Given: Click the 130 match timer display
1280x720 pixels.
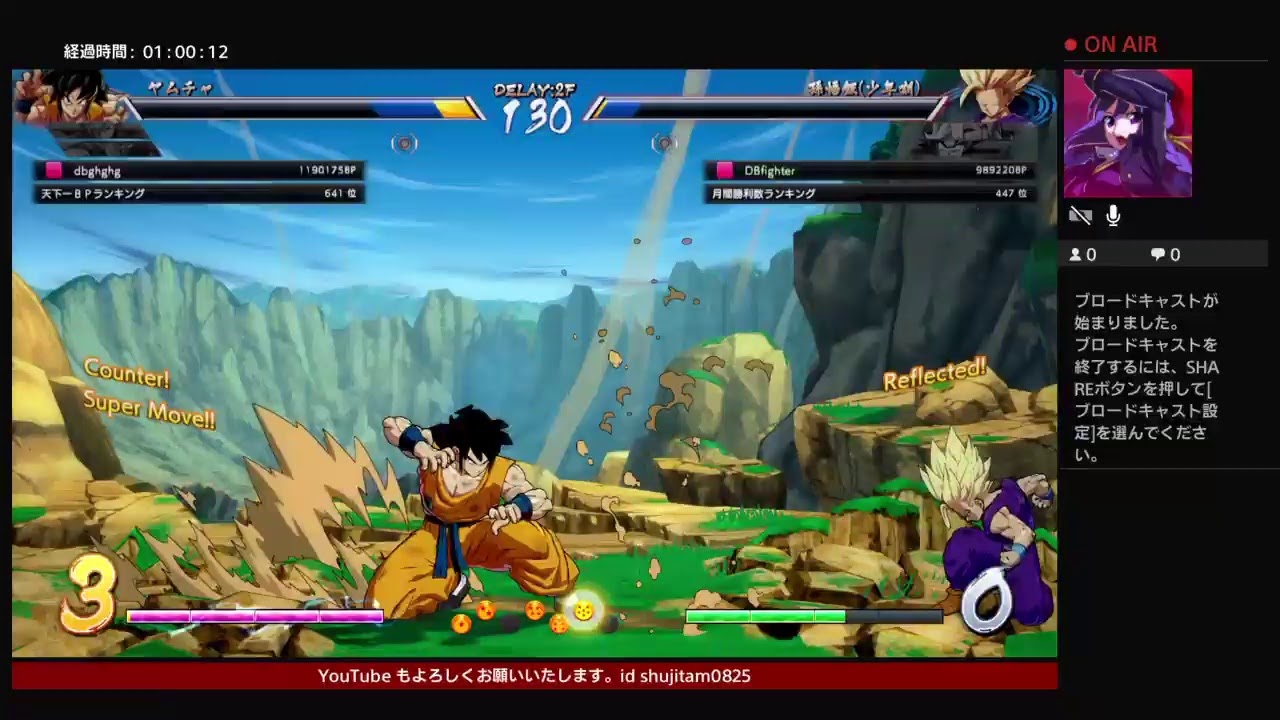Looking at the screenshot, I should [x=536, y=117].
